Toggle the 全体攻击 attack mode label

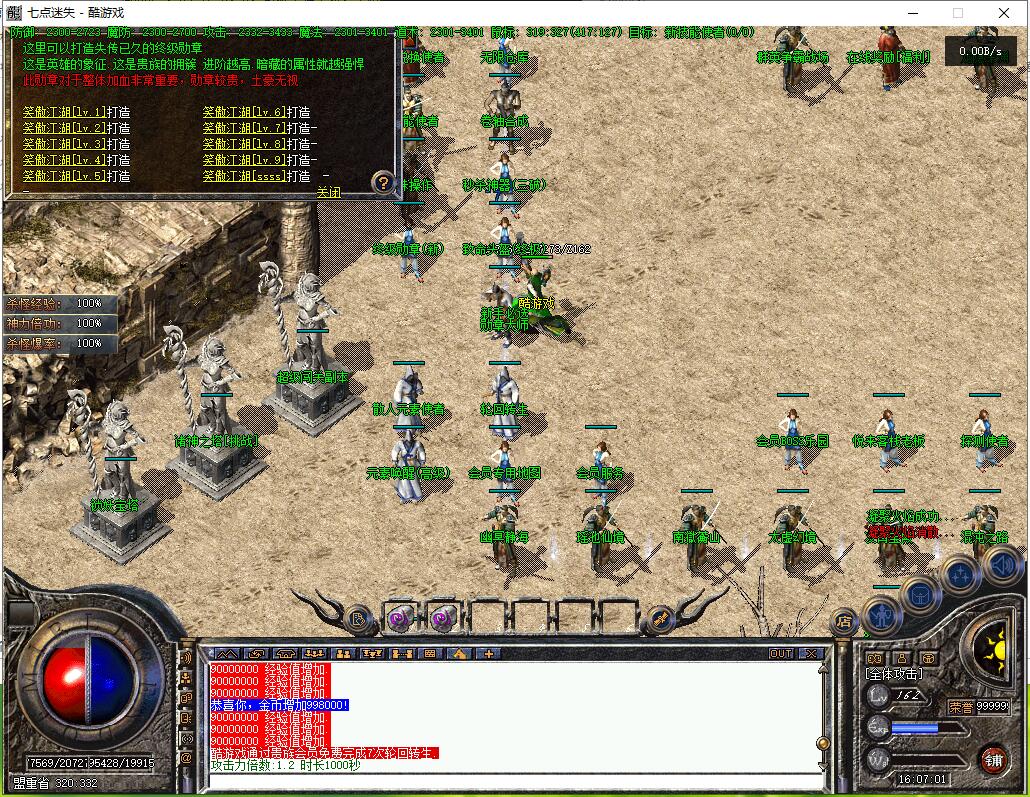point(898,676)
